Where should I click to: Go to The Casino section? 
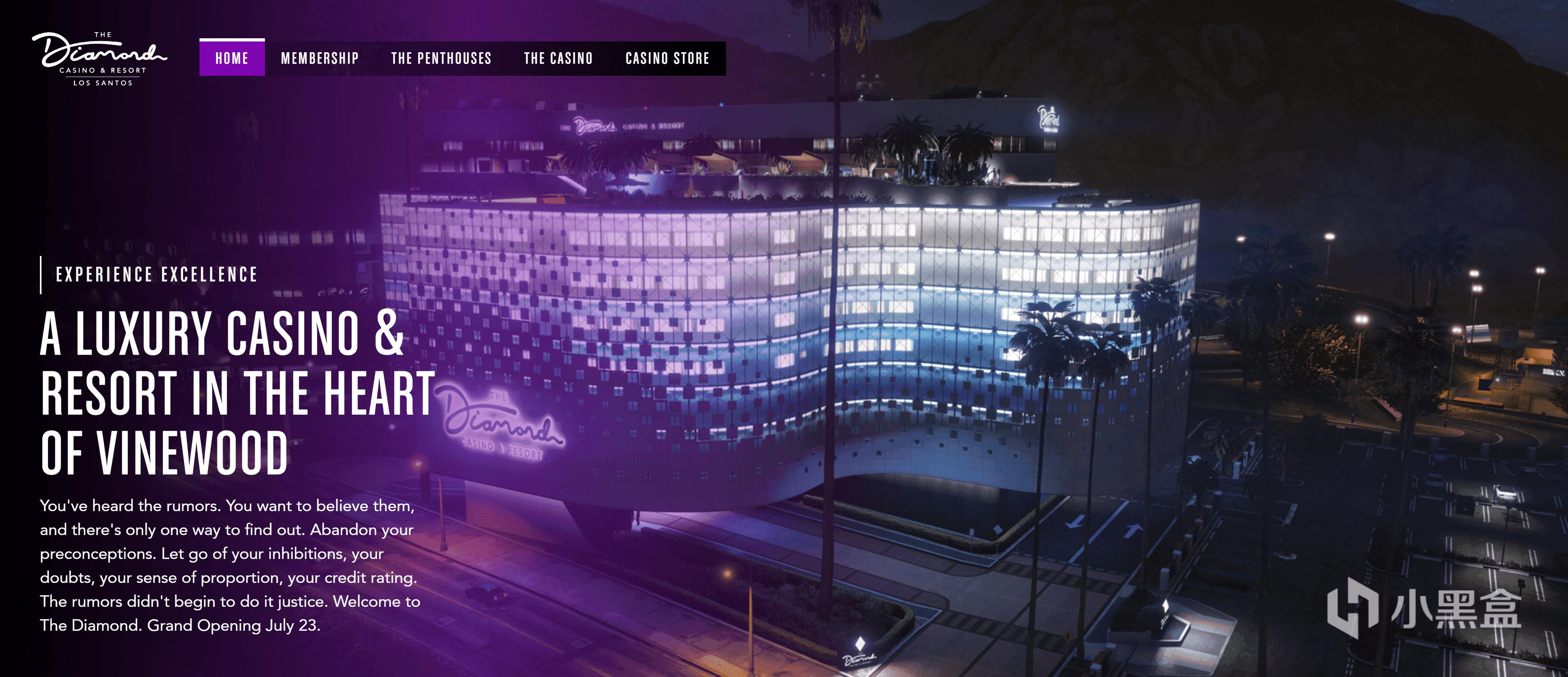tap(558, 58)
